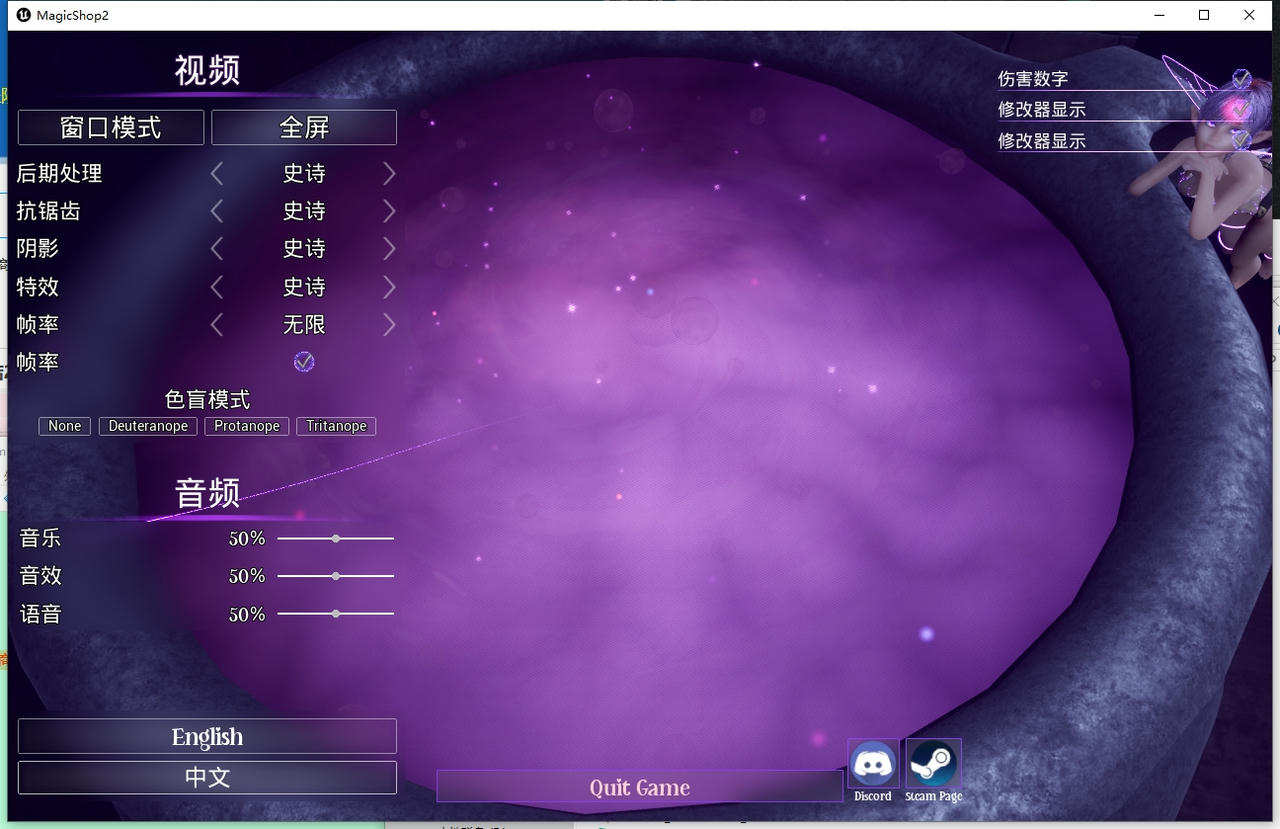This screenshot has height=829, width=1280.
Task: Select Deuteranope color blind mode
Action: tap(147, 425)
